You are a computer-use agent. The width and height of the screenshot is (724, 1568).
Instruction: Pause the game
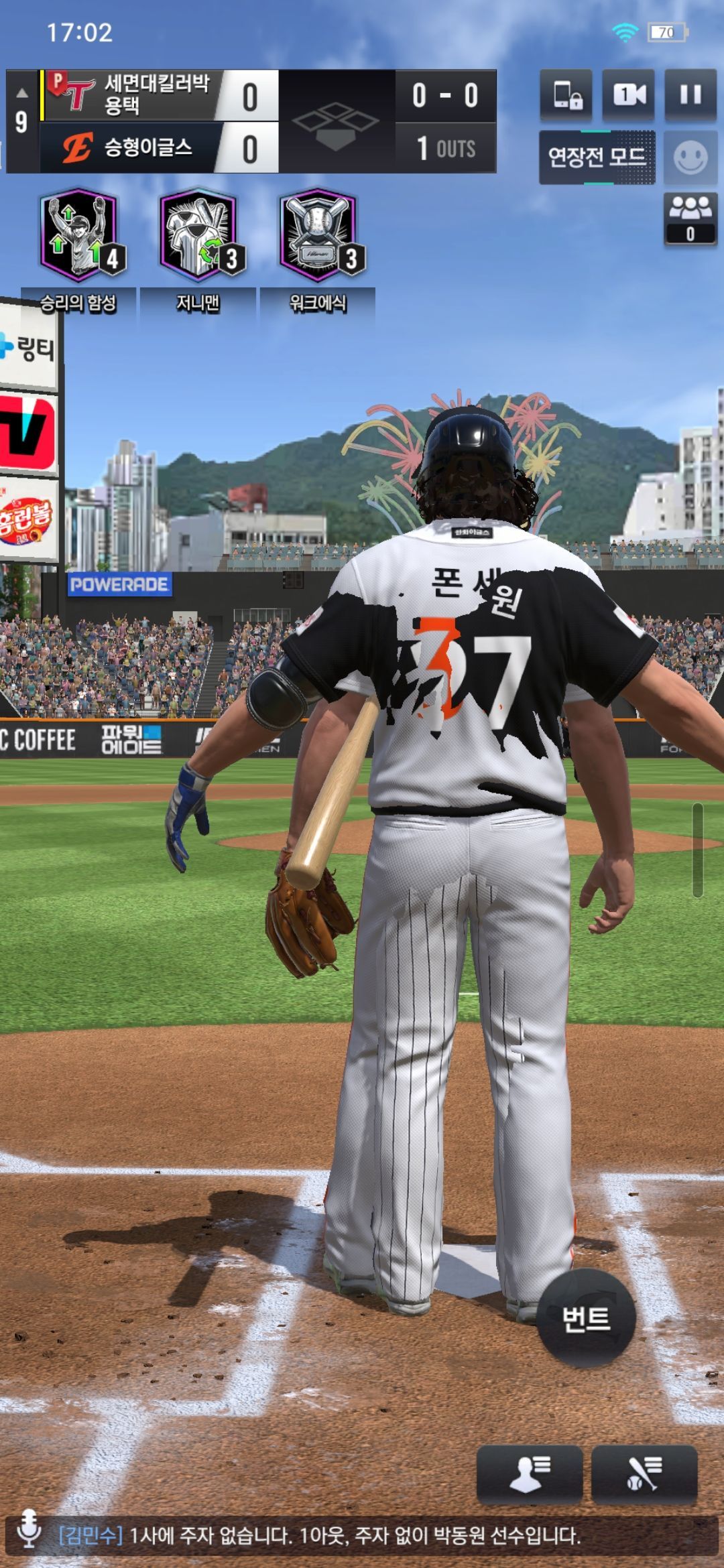[x=690, y=95]
